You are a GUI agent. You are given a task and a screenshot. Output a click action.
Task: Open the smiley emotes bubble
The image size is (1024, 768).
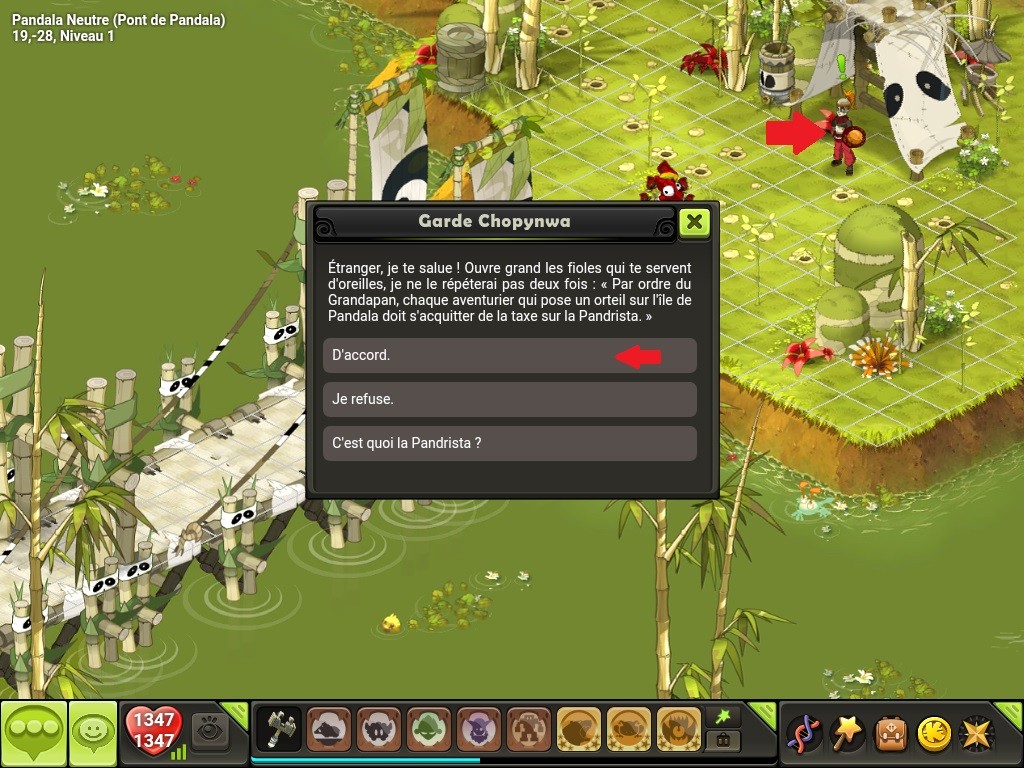coord(93,735)
